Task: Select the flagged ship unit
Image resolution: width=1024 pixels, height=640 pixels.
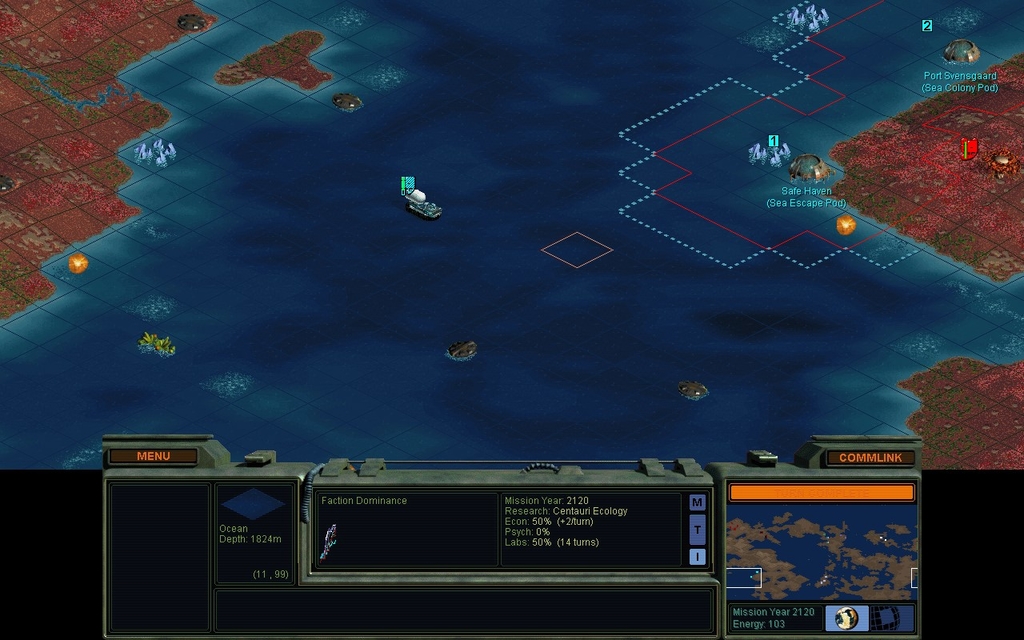Action: click(422, 203)
